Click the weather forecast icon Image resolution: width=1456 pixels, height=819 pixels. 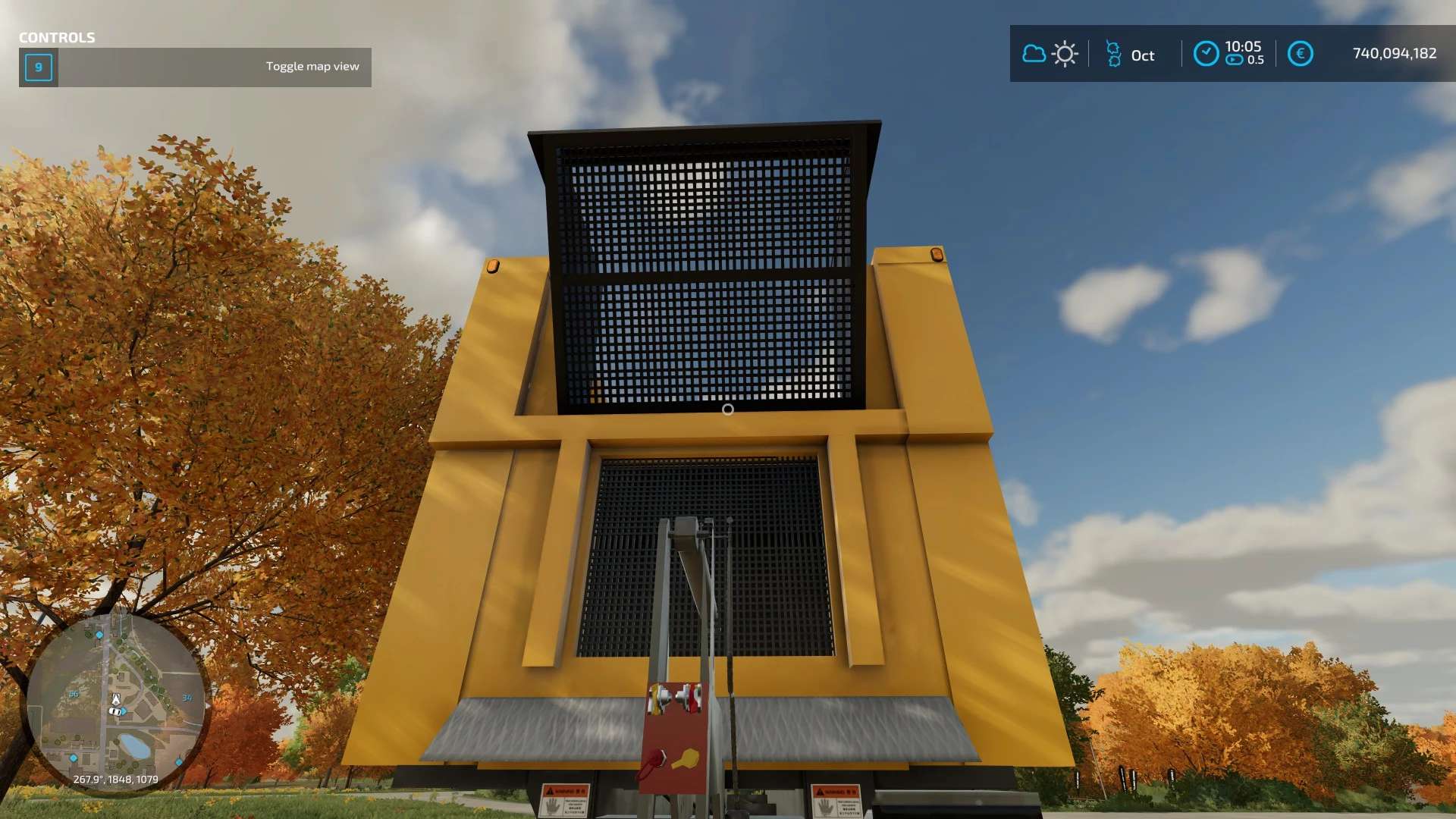click(1050, 54)
